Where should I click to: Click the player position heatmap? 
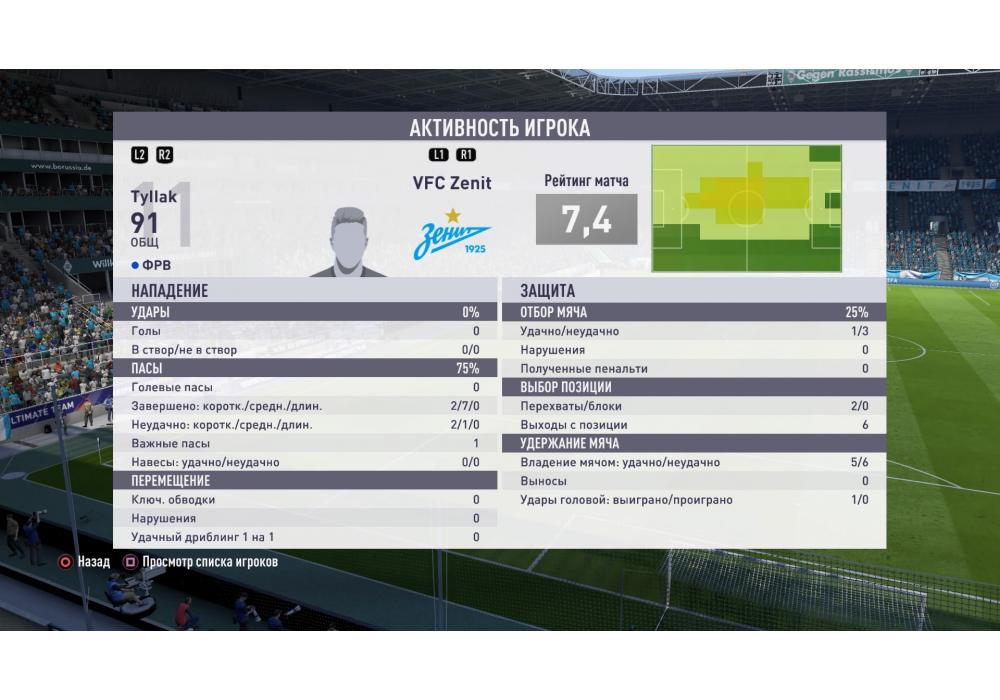(x=746, y=208)
